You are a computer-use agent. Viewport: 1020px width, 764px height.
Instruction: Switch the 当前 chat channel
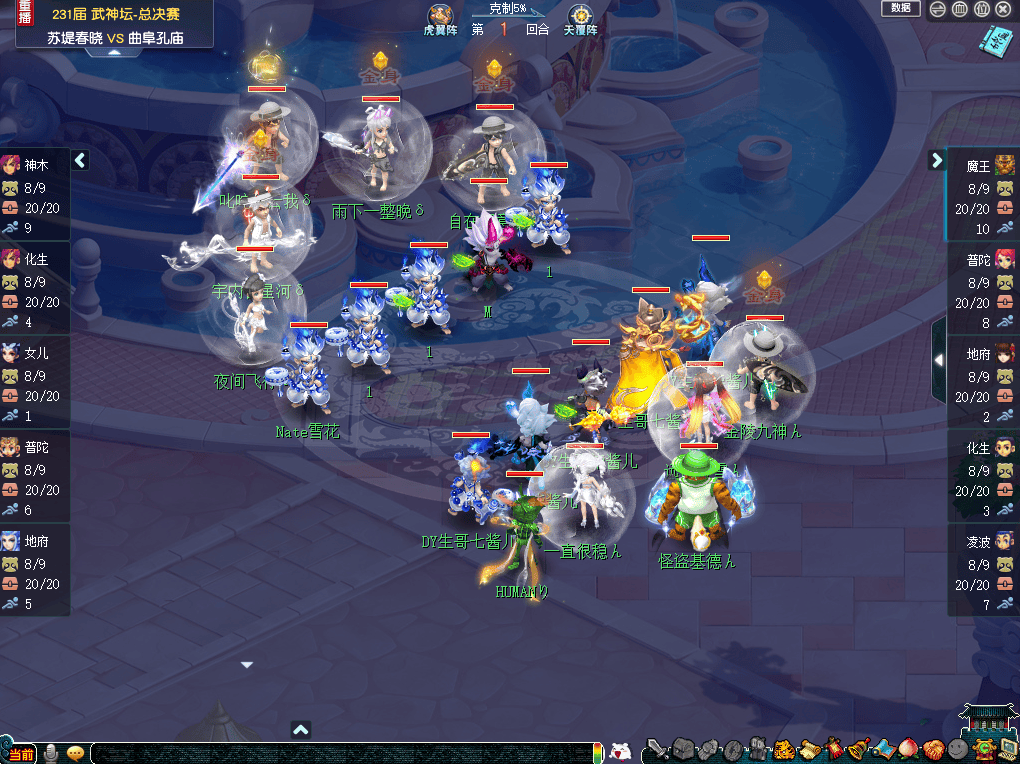(21, 753)
